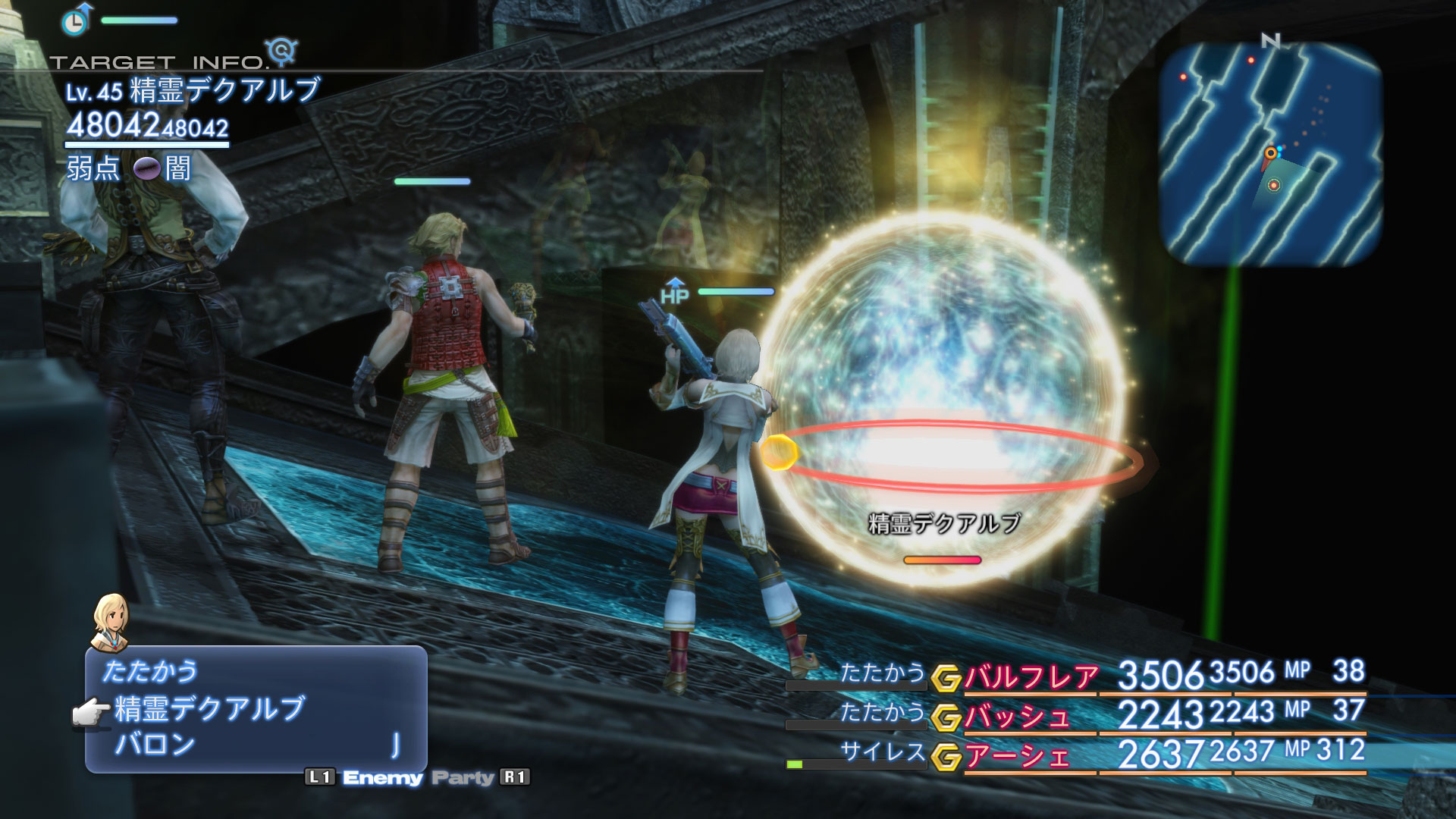Select party member アーシェ
This screenshot has height=819, width=1456.
[1017, 755]
